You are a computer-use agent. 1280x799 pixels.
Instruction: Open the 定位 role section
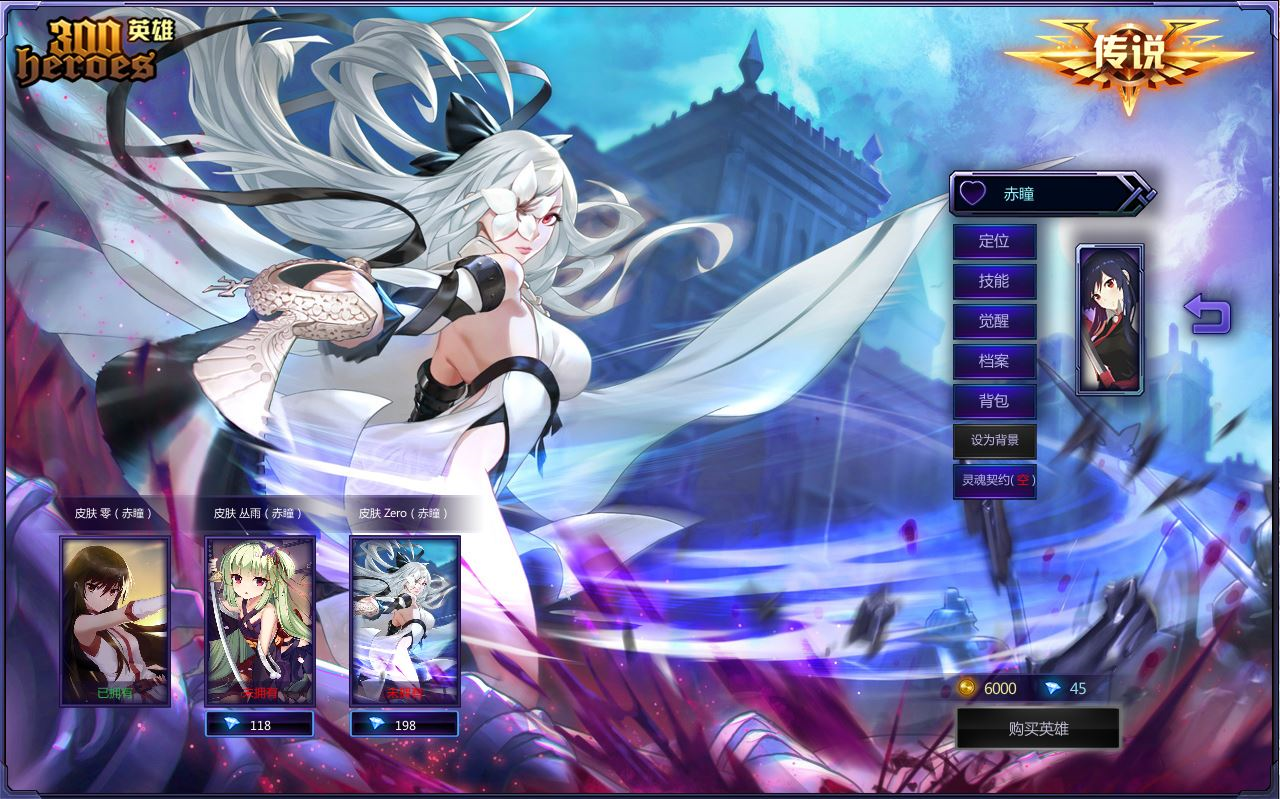click(x=994, y=241)
